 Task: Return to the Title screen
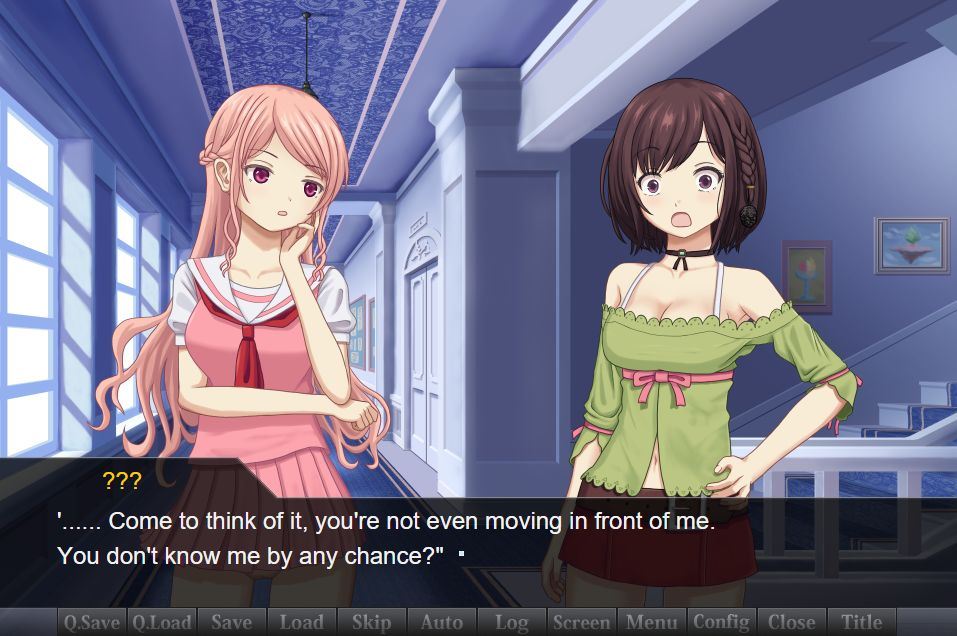coord(862,622)
